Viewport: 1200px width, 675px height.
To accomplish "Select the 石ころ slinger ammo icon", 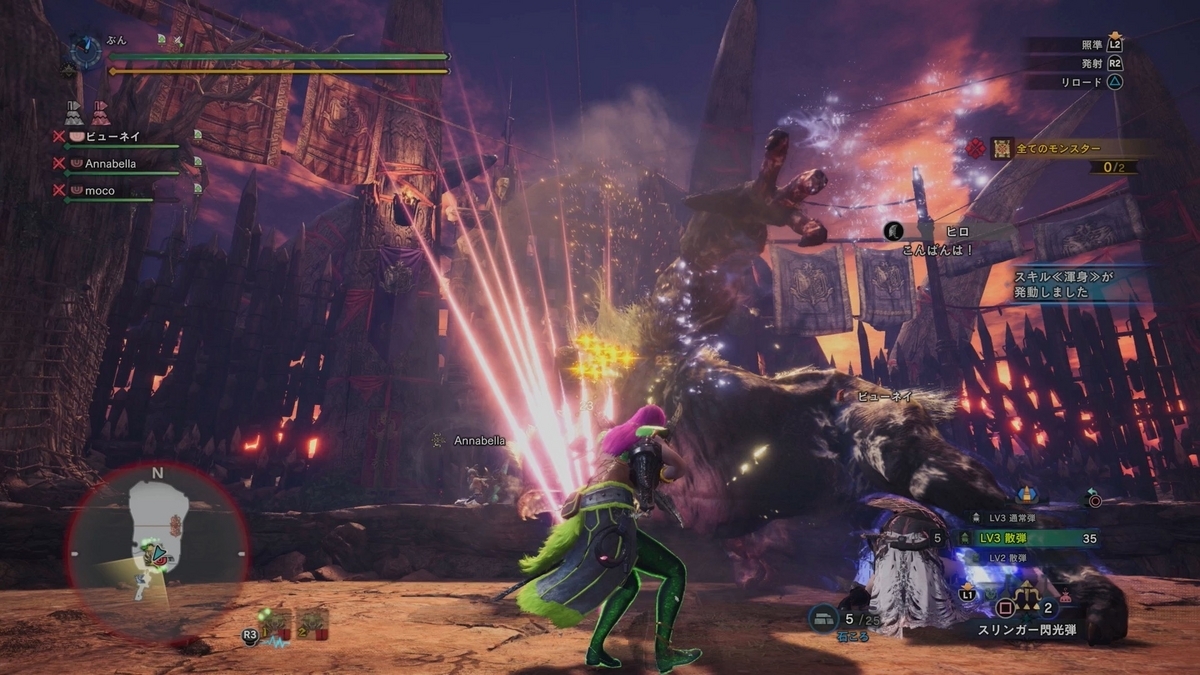I will pos(824,619).
